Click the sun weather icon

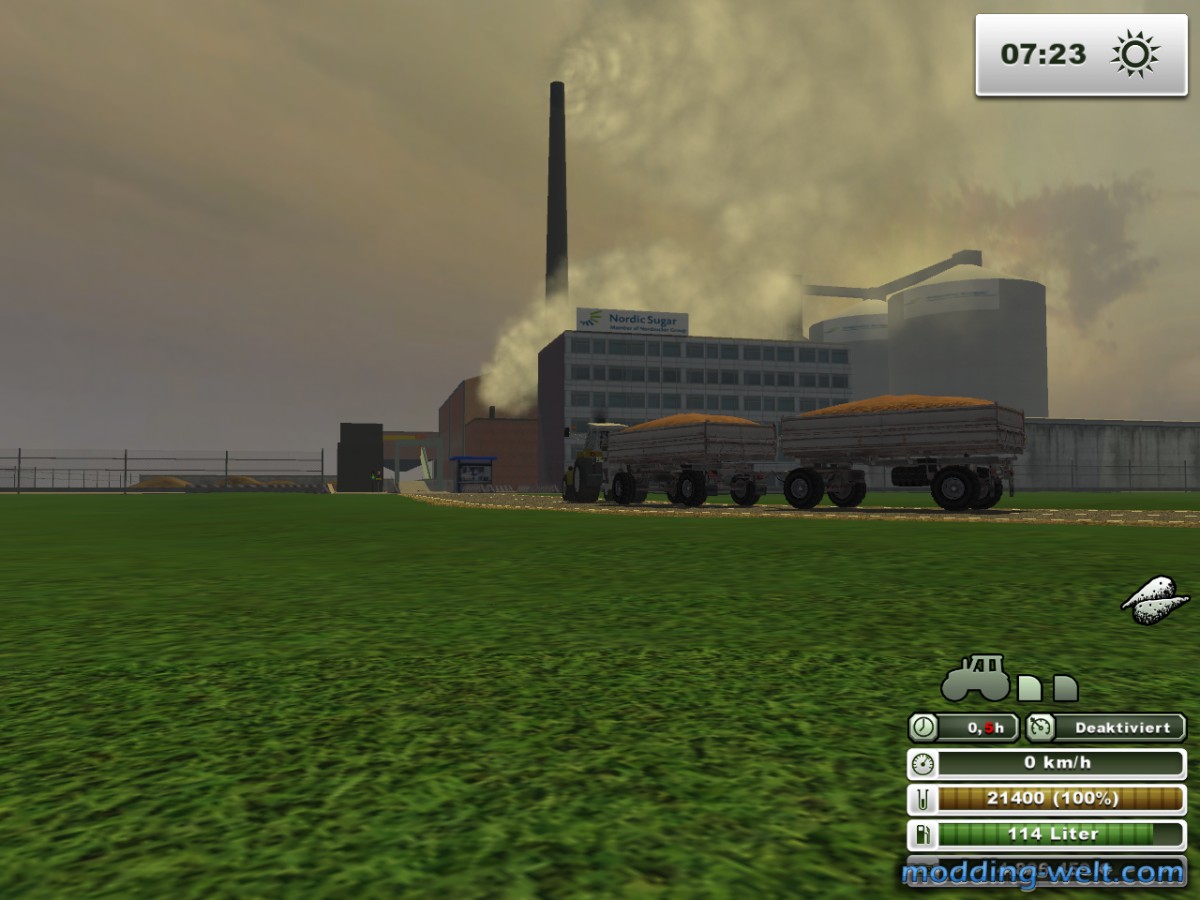pos(1135,54)
